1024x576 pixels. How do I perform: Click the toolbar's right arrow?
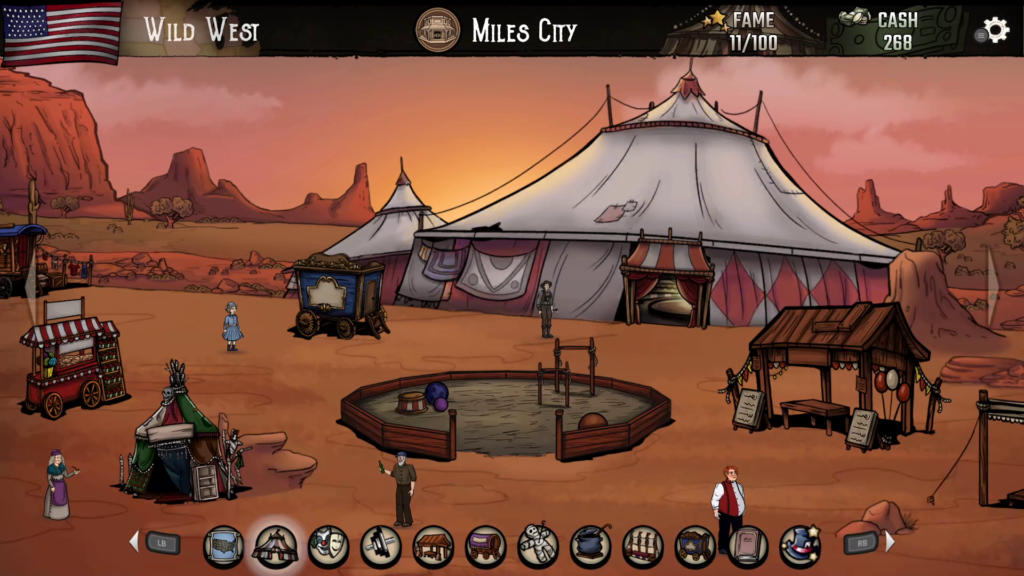tap(889, 542)
